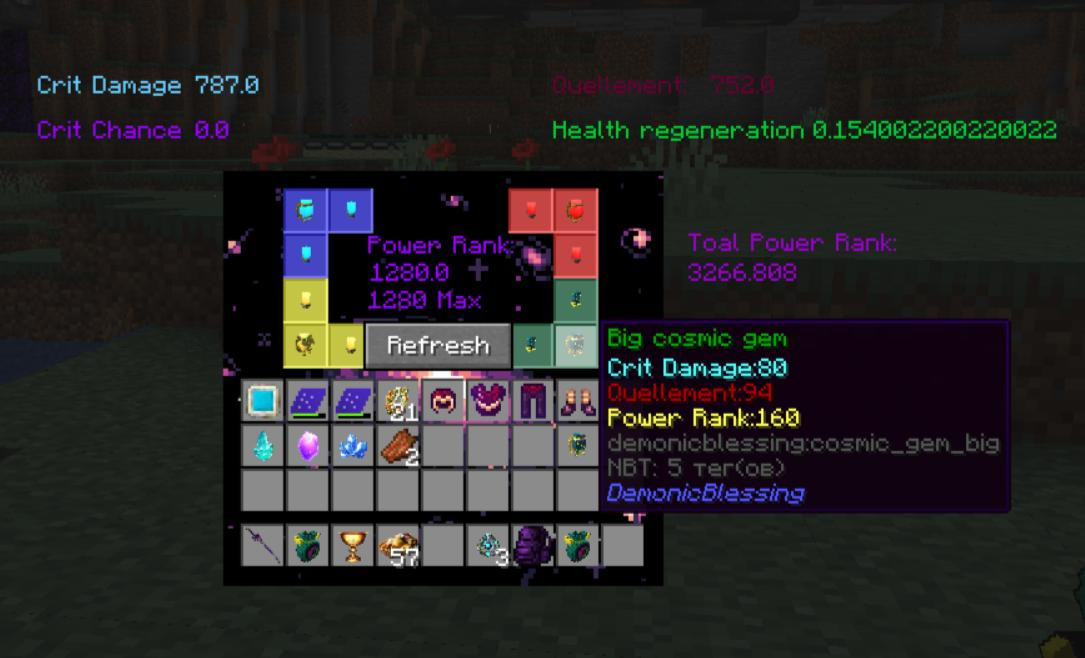The height and width of the screenshot is (658, 1085).
Task: Select the purple chestplate
Action: (486, 402)
